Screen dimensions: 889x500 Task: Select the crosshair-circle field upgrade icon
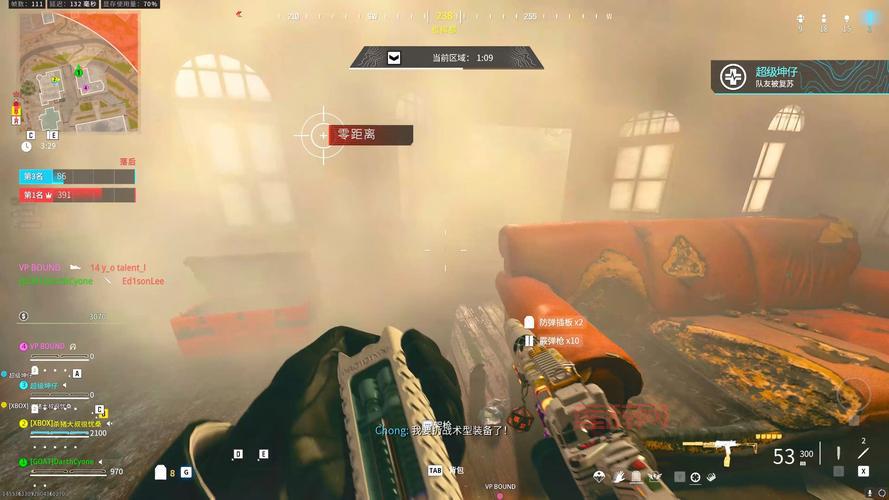click(x=695, y=477)
